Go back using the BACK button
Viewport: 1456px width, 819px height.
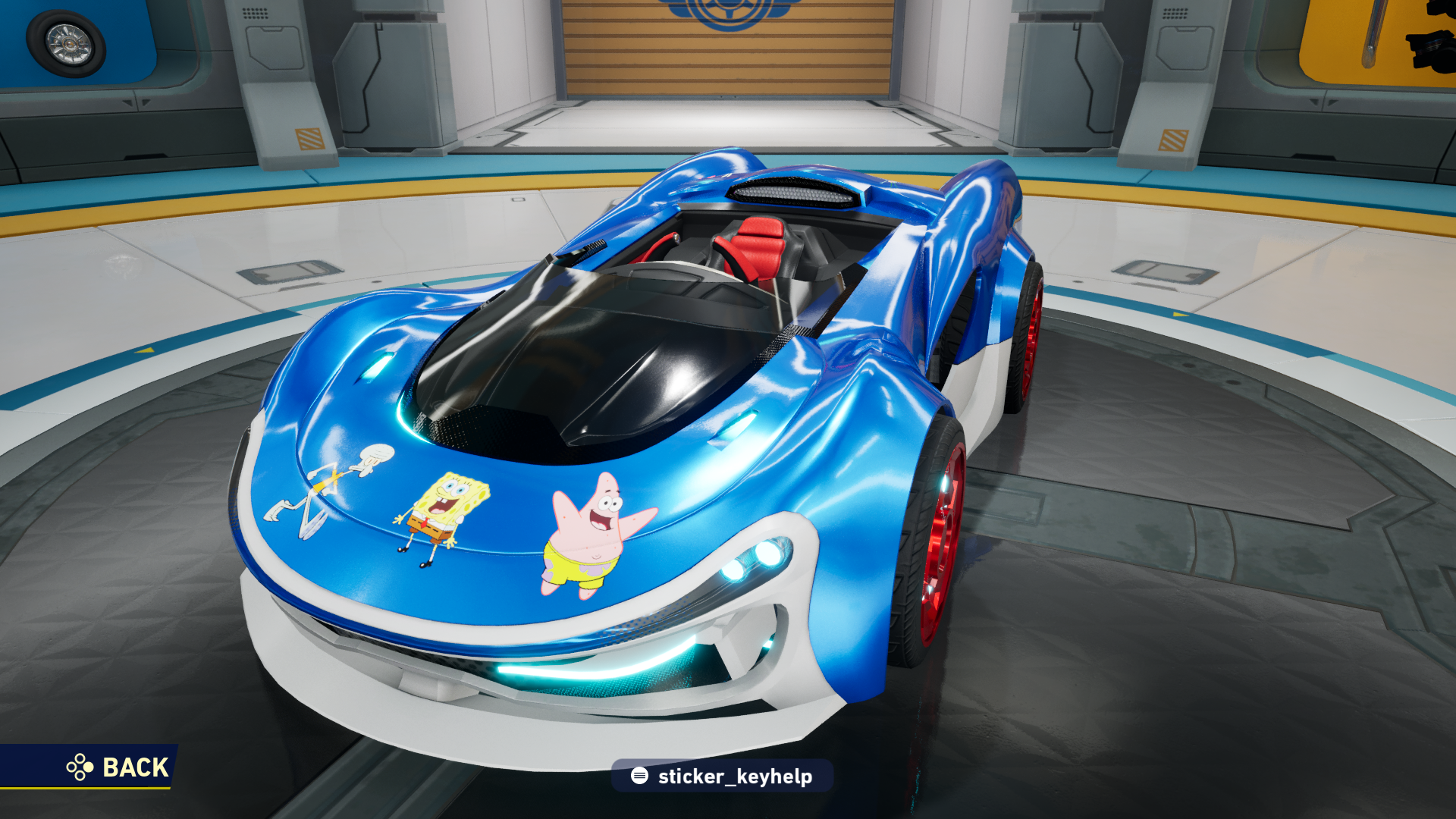click(x=118, y=767)
